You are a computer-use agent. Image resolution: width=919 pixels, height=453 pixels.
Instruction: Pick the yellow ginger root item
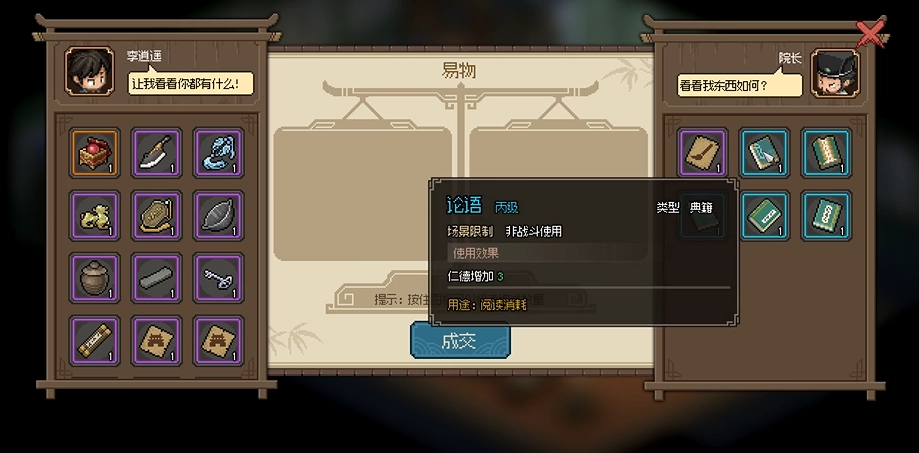[x=96, y=215]
